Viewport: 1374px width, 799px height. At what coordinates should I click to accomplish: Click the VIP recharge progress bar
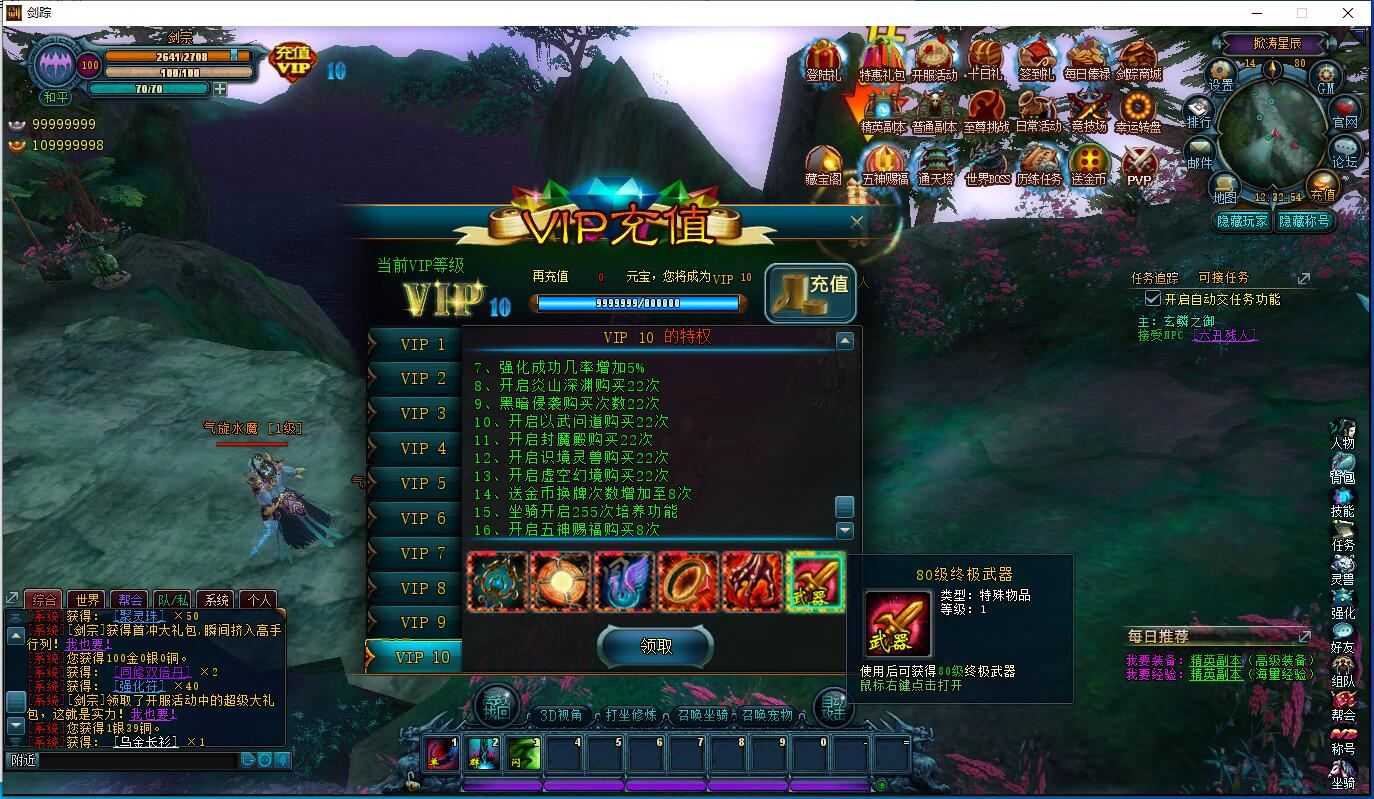640,302
